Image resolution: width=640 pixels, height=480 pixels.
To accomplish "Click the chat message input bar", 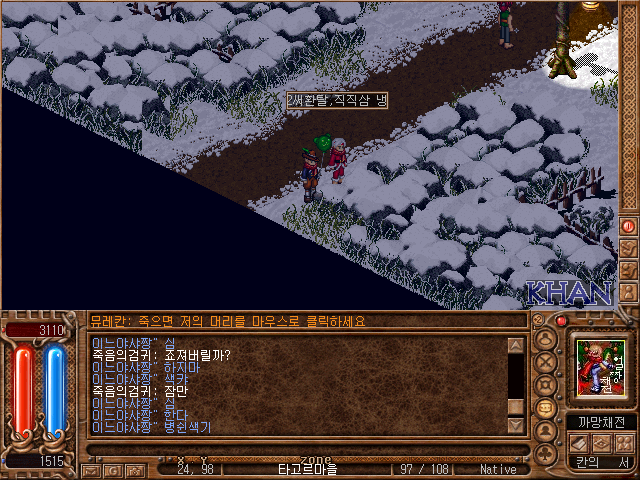I will tap(300, 450).
